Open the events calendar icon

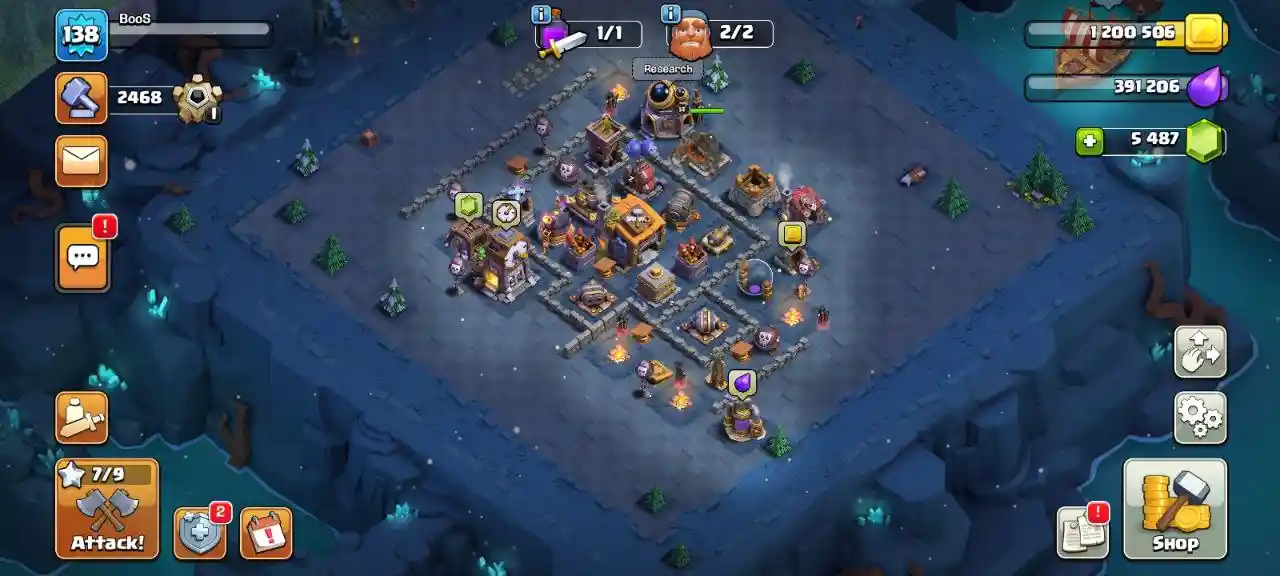(x=266, y=533)
